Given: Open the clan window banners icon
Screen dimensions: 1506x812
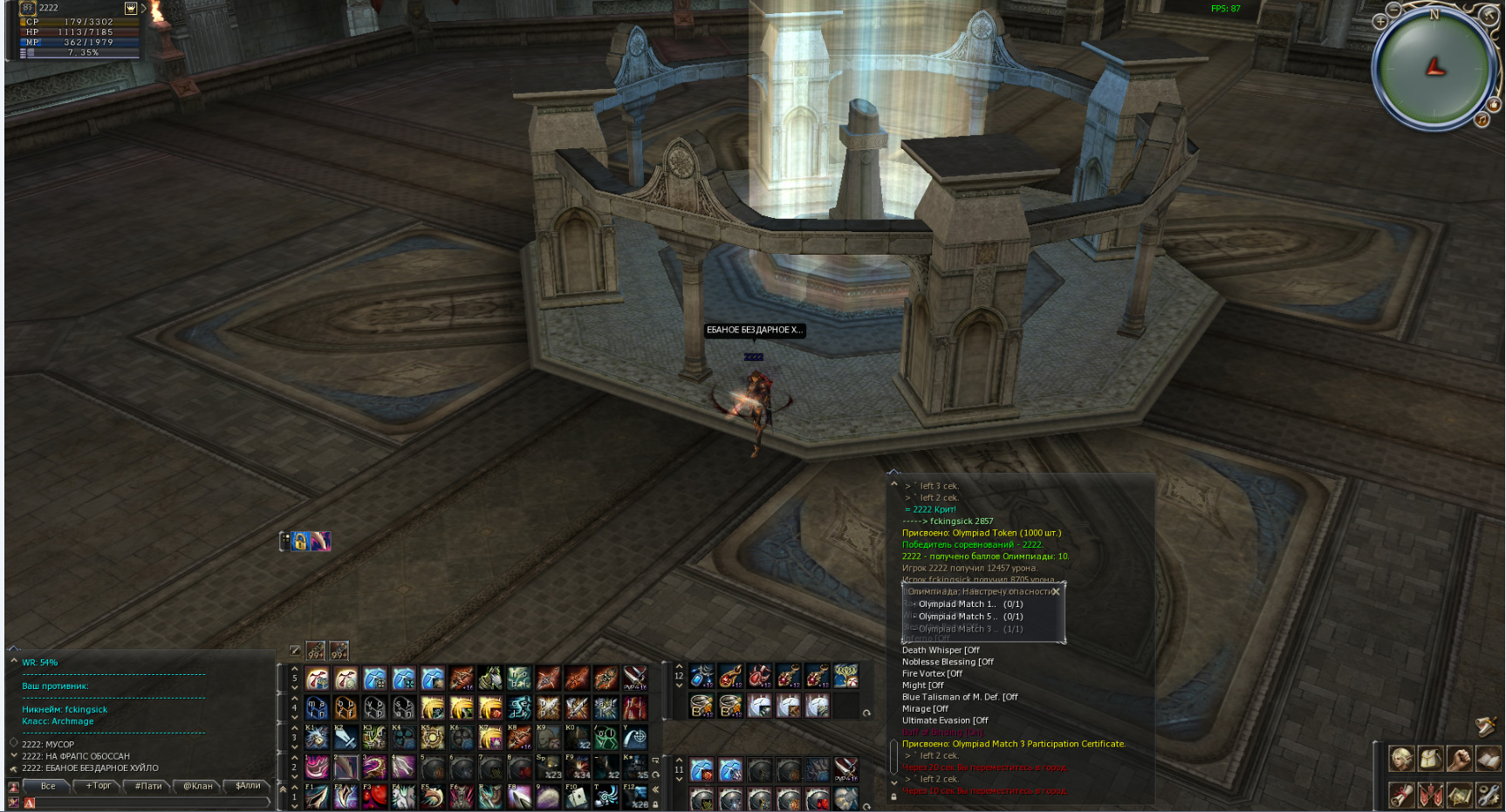Looking at the screenshot, I should coord(1431,795).
